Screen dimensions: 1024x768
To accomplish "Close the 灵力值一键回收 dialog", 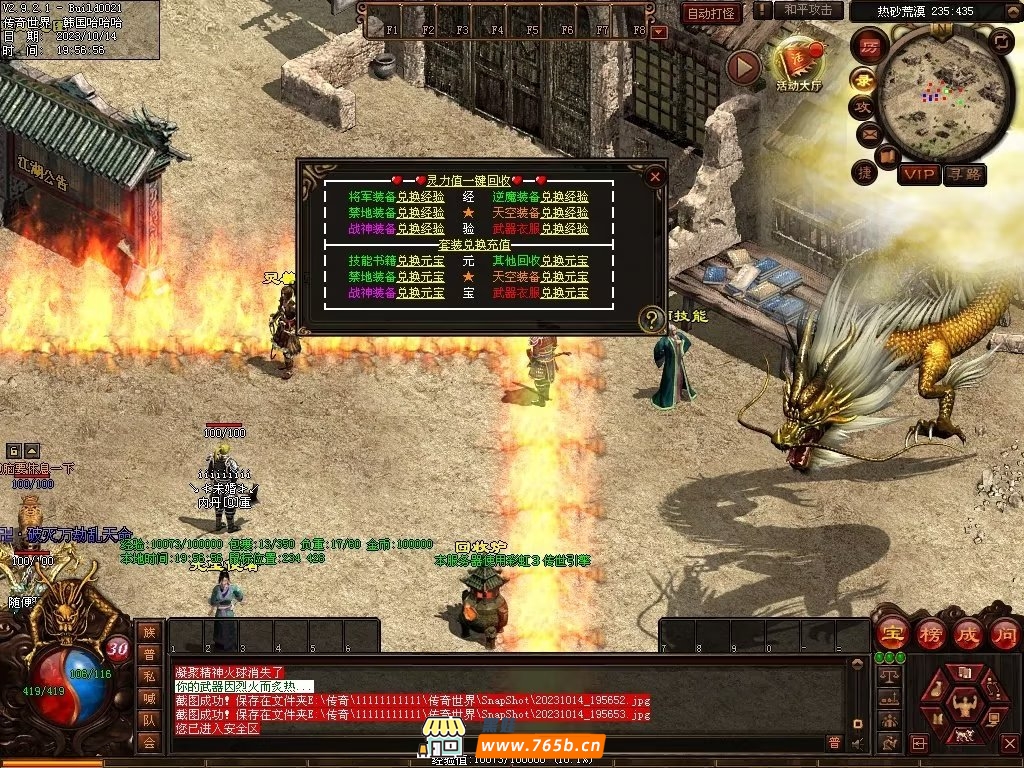I will [x=655, y=177].
